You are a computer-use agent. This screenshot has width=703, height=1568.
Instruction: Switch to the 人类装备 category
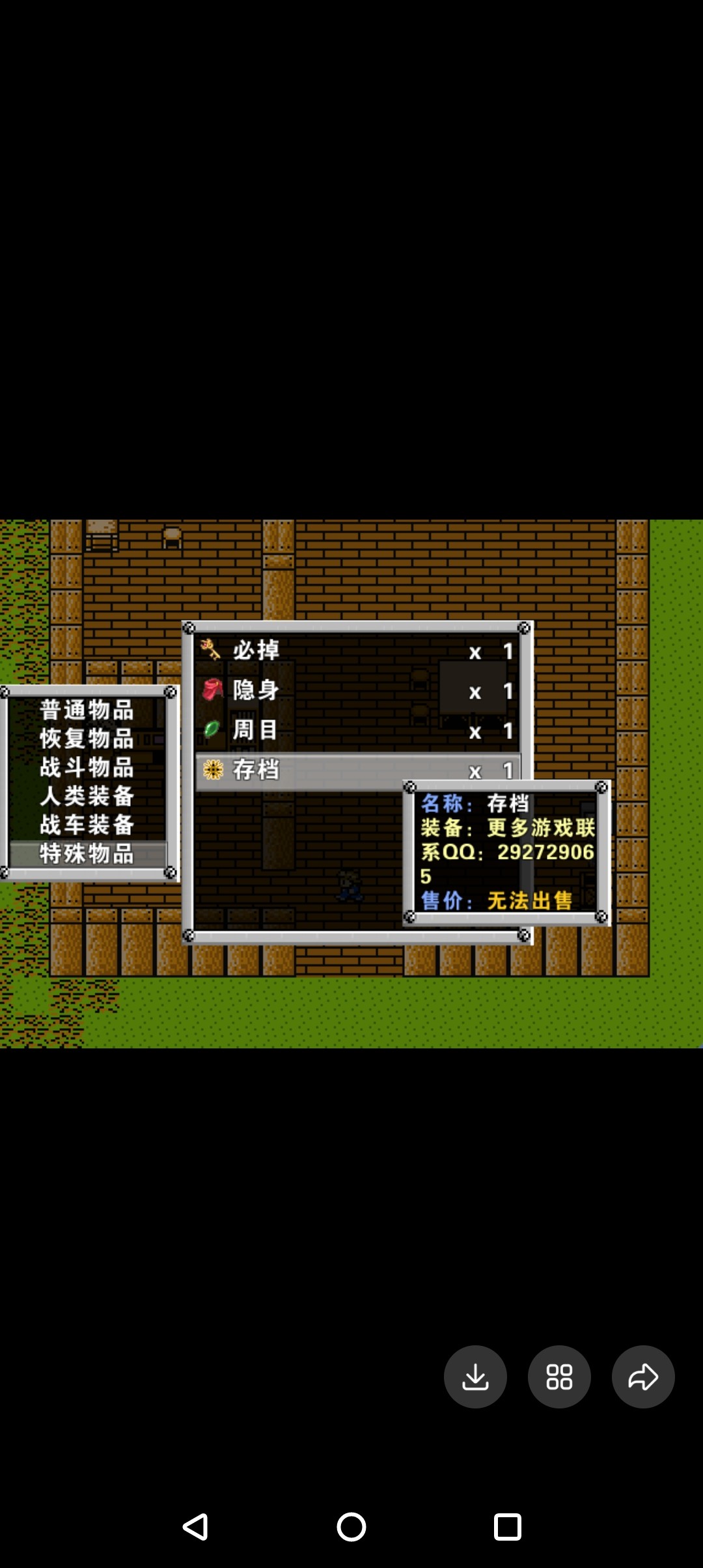click(87, 796)
